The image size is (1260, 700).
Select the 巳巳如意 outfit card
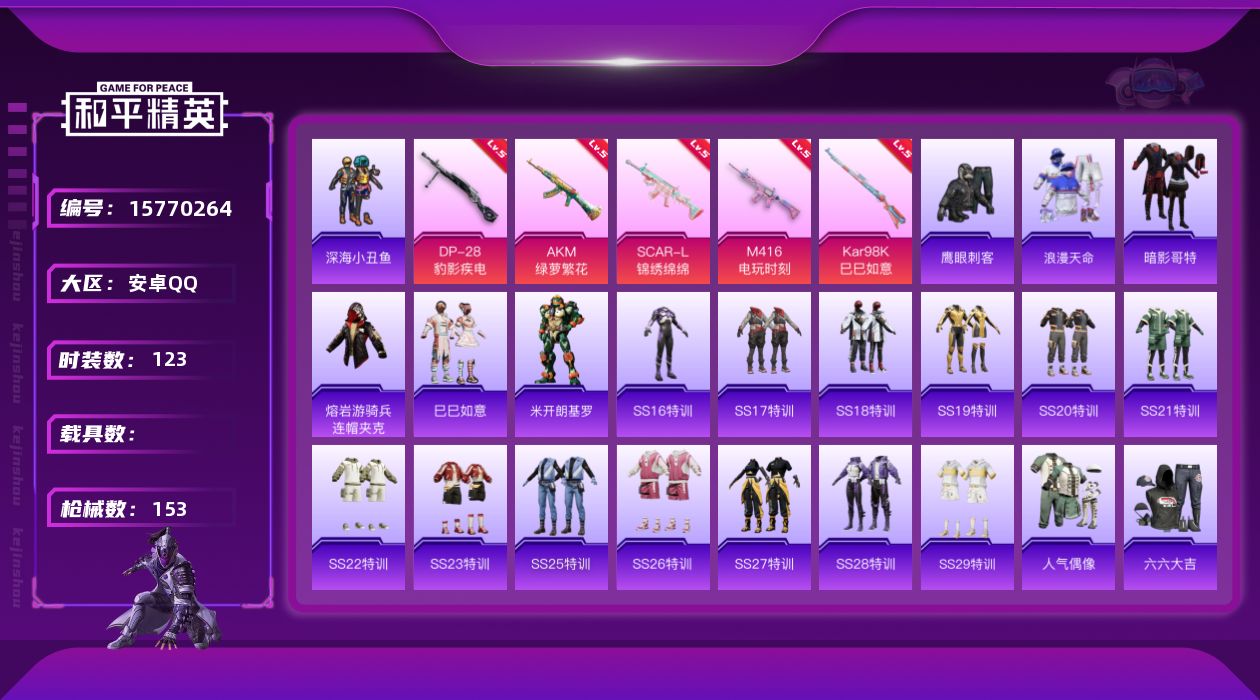460,364
